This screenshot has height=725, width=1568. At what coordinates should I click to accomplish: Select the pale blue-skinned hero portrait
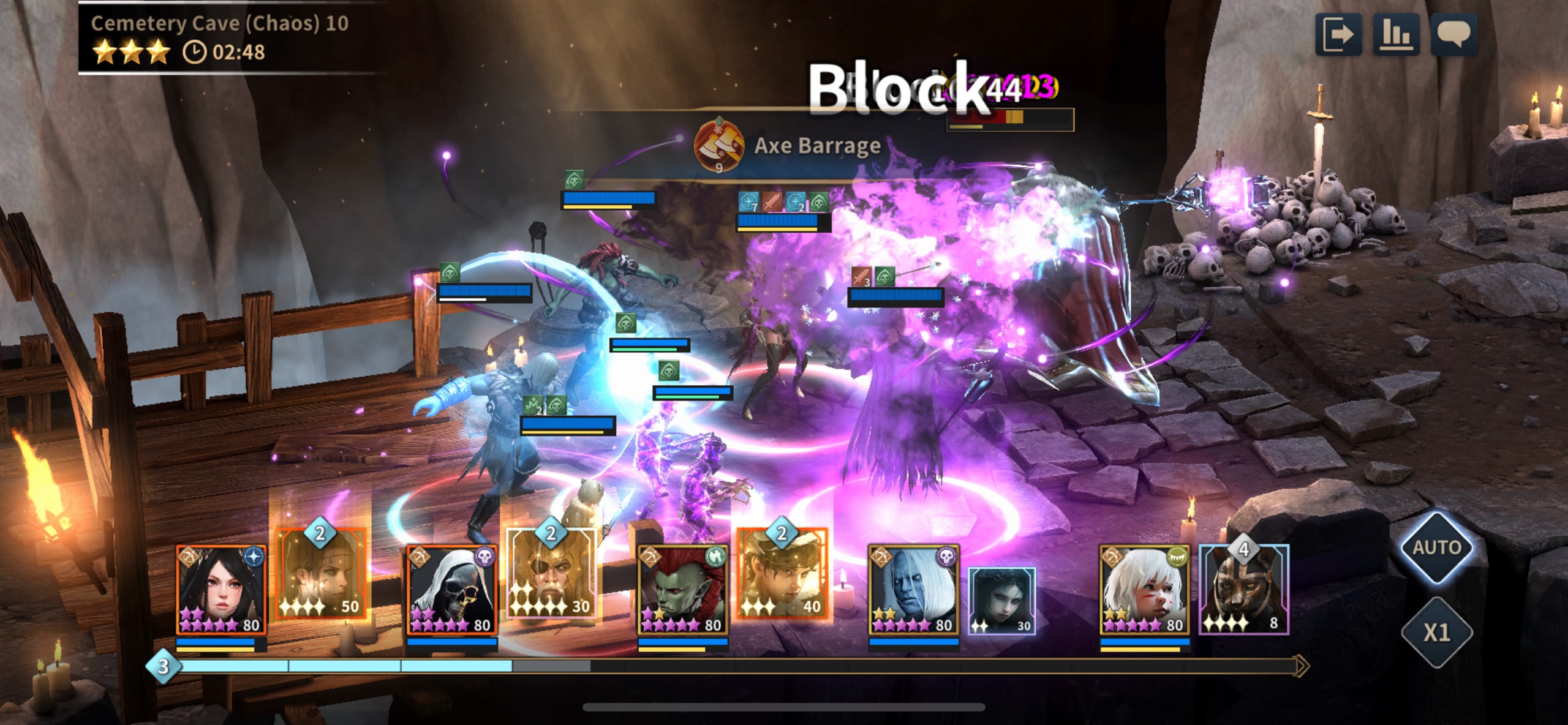[x=914, y=589]
